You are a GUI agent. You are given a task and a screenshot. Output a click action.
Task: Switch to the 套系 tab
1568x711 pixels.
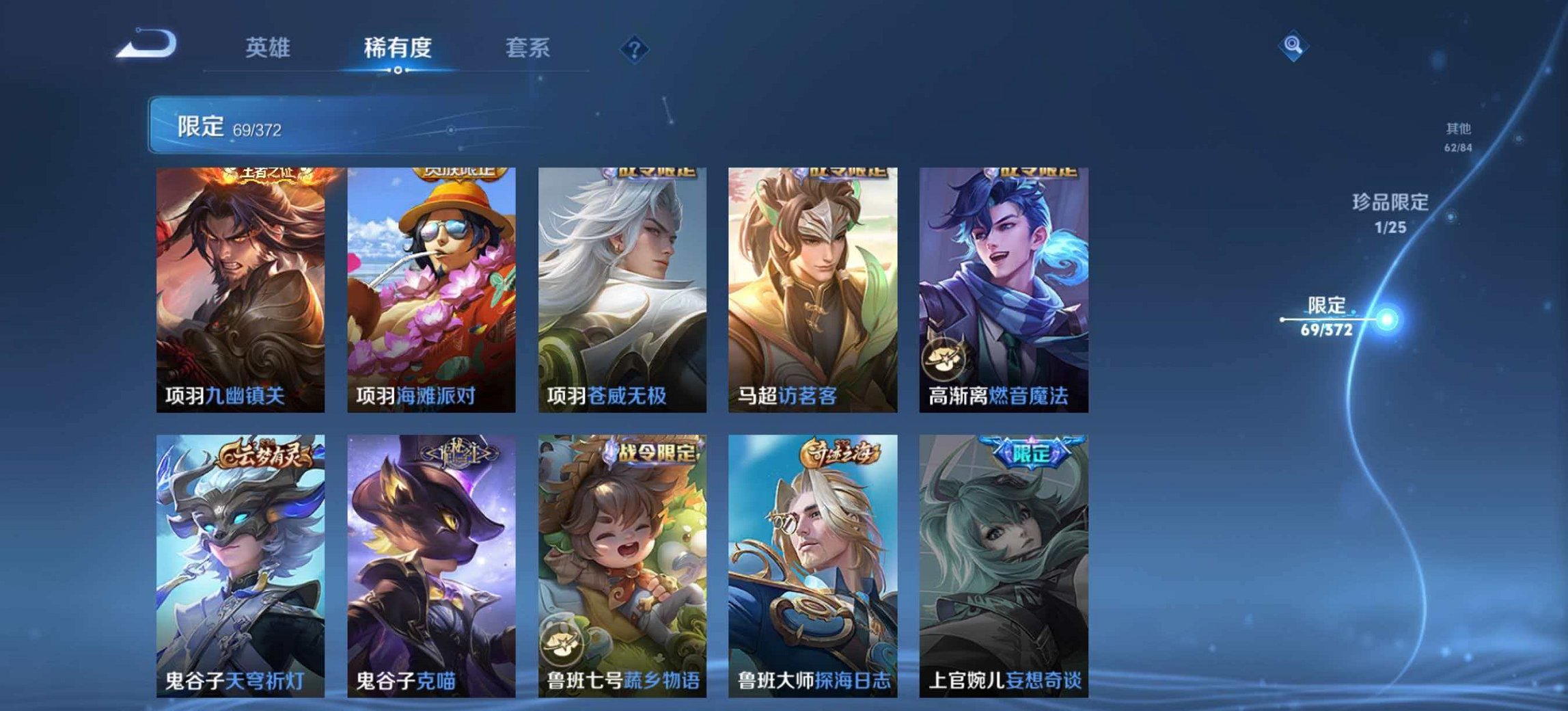coord(527,47)
